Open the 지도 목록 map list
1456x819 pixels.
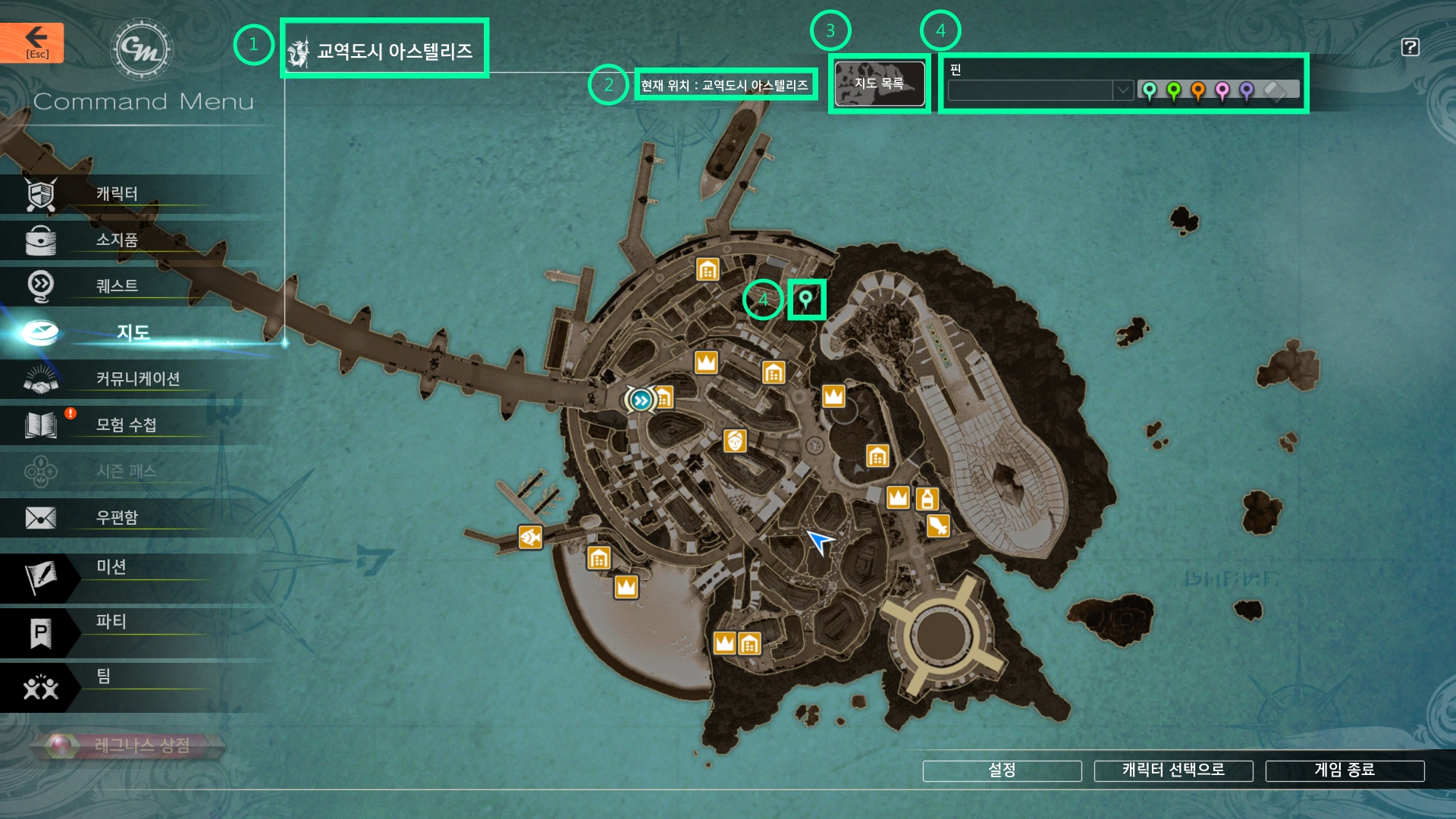[879, 83]
